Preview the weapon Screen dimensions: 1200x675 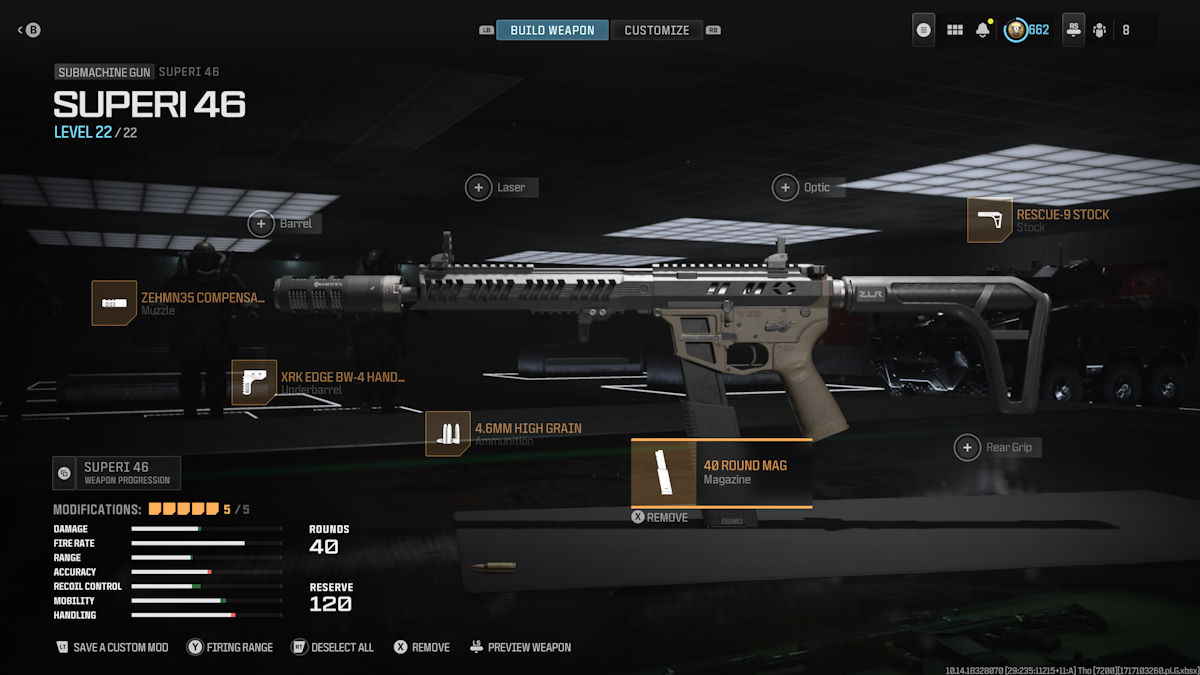tap(520, 647)
